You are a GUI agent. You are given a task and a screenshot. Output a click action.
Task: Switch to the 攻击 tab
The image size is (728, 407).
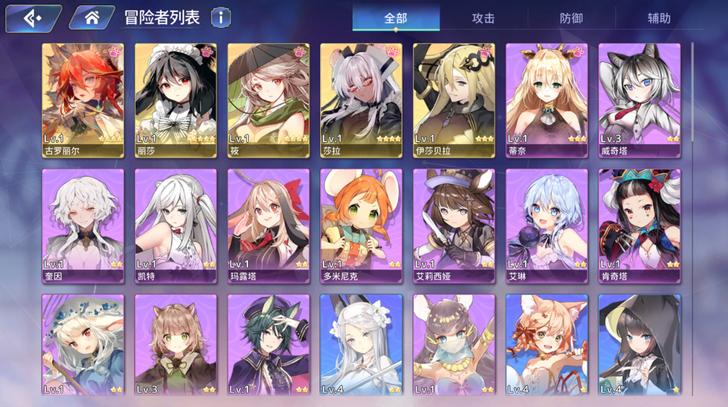click(x=484, y=18)
